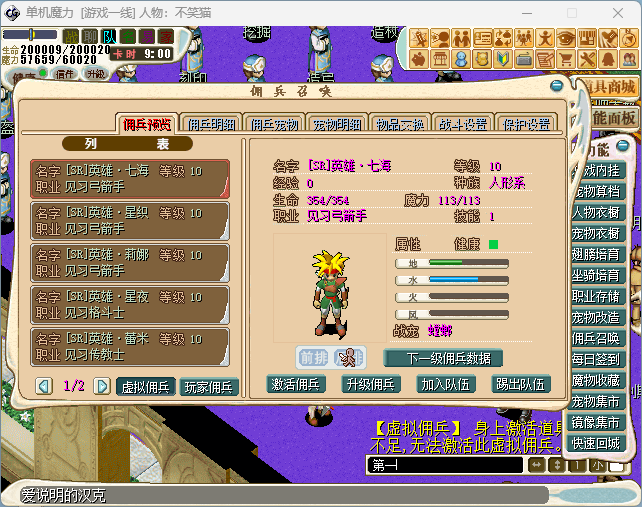Choose mercenary 英雄·莉娜 from the list
642x507 pixels.
(130, 262)
